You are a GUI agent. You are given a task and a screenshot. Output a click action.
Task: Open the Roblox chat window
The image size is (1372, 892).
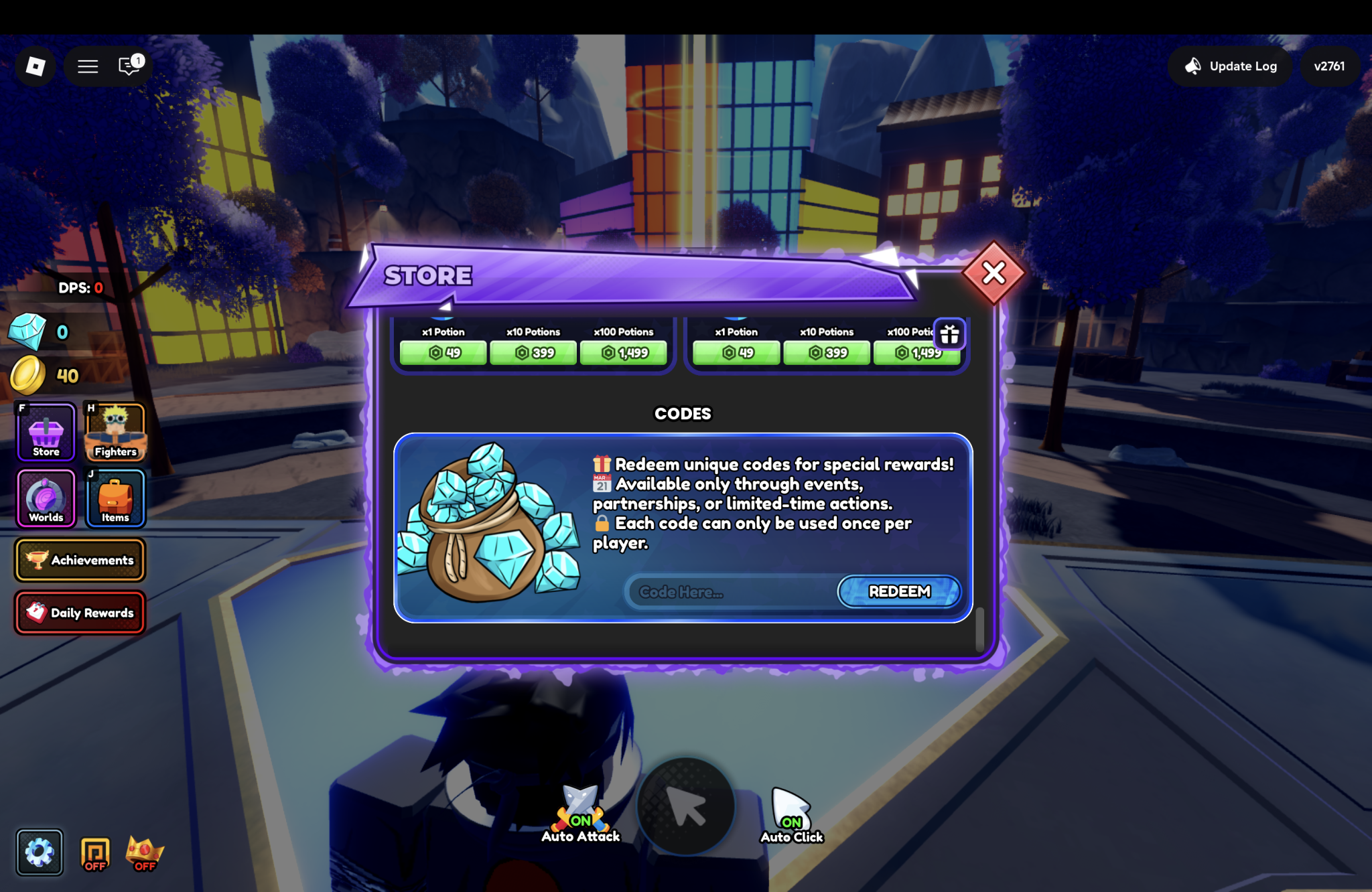(129, 66)
